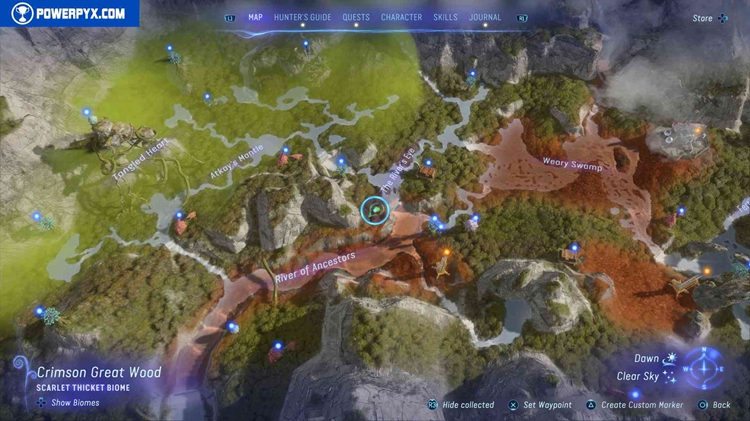
Task: Open the Quests tab
Action: pos(356,17)
